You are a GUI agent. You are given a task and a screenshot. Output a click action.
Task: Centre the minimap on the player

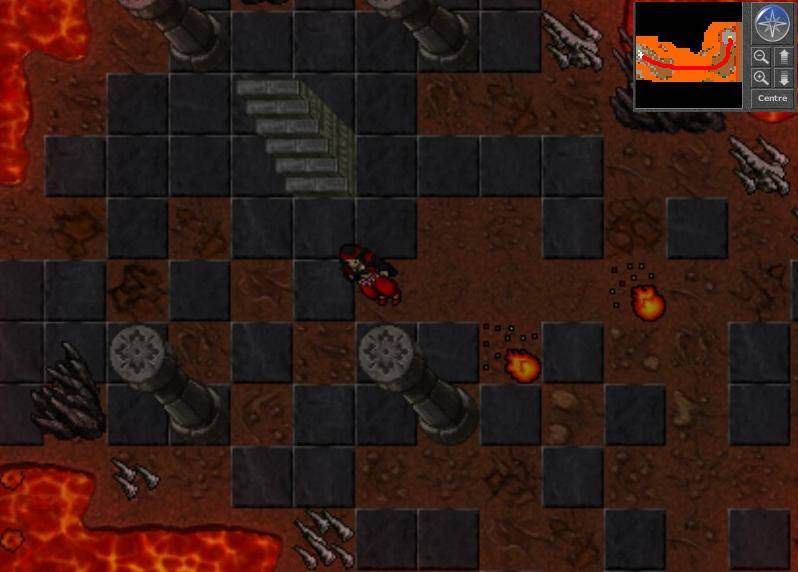coord(772,99)
